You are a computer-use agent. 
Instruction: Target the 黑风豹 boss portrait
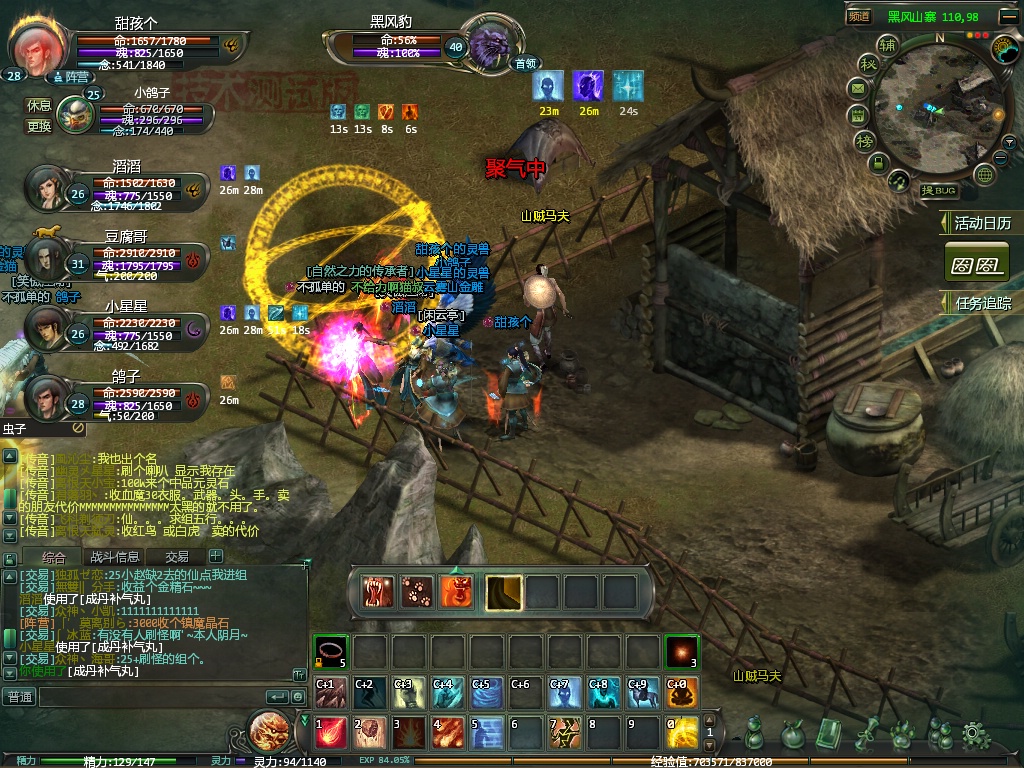click(x=490, y=43)
